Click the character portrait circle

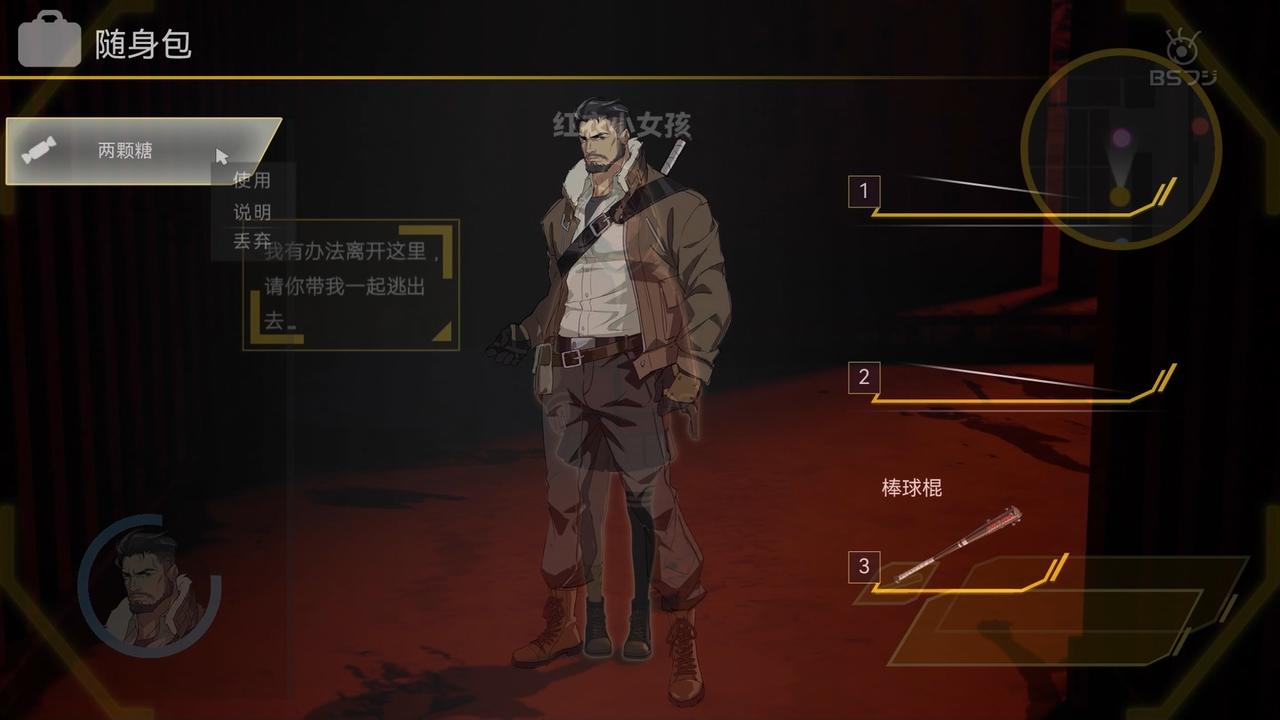[149, 586]
